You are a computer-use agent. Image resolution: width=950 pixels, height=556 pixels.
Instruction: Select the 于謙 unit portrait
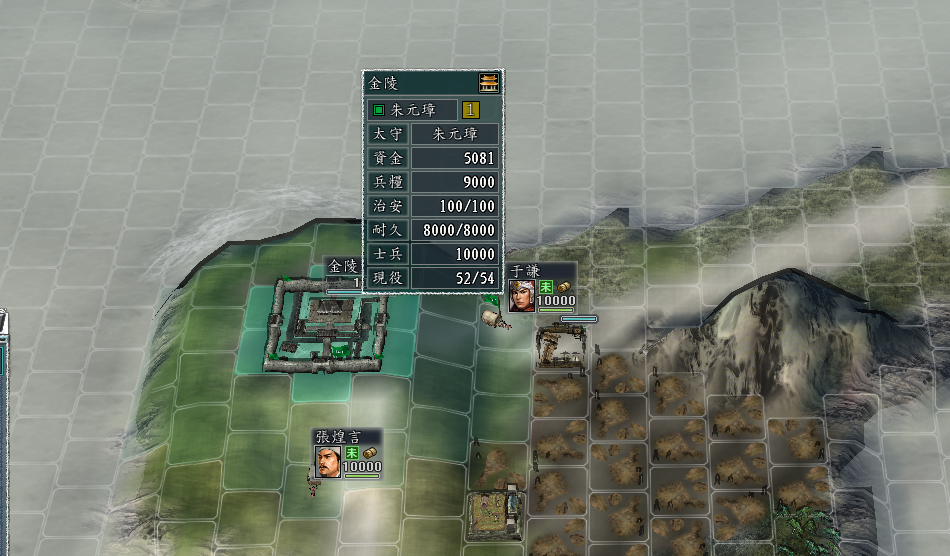(x=522, y=296)
